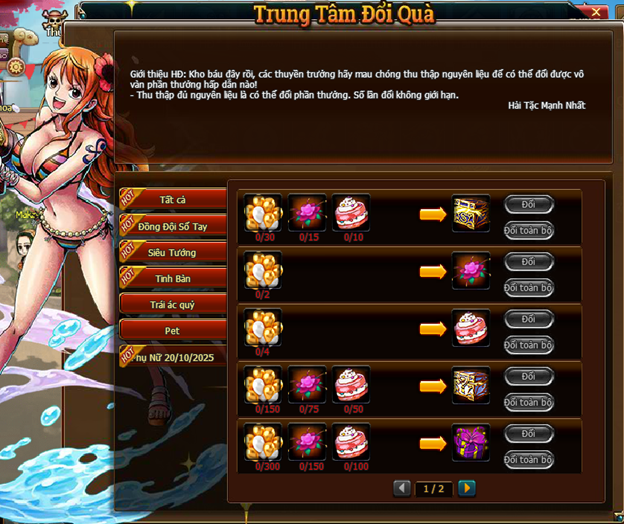Go to the next page of exchanges
The image size is (624, 524).
(x=466, y=488)
